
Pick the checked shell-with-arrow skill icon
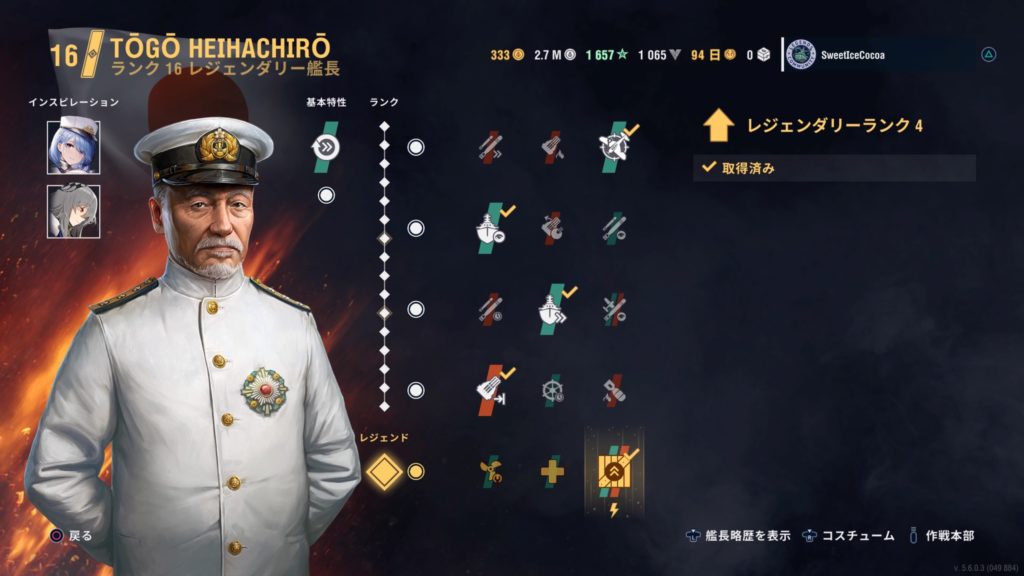pyautogui.click(x=490, y=388)
